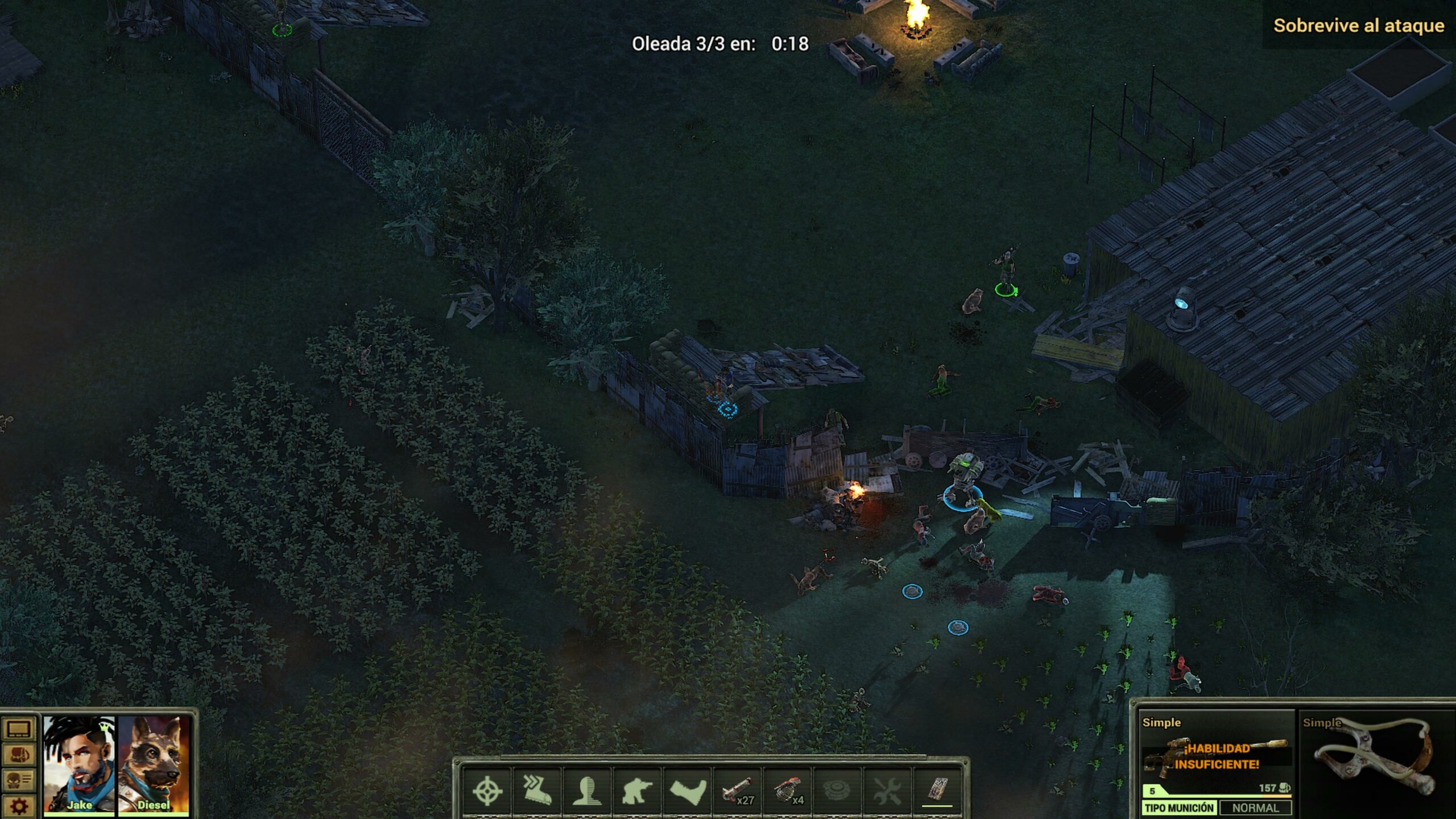Activate the crosshair aimed shot ability

coord(487,791)
